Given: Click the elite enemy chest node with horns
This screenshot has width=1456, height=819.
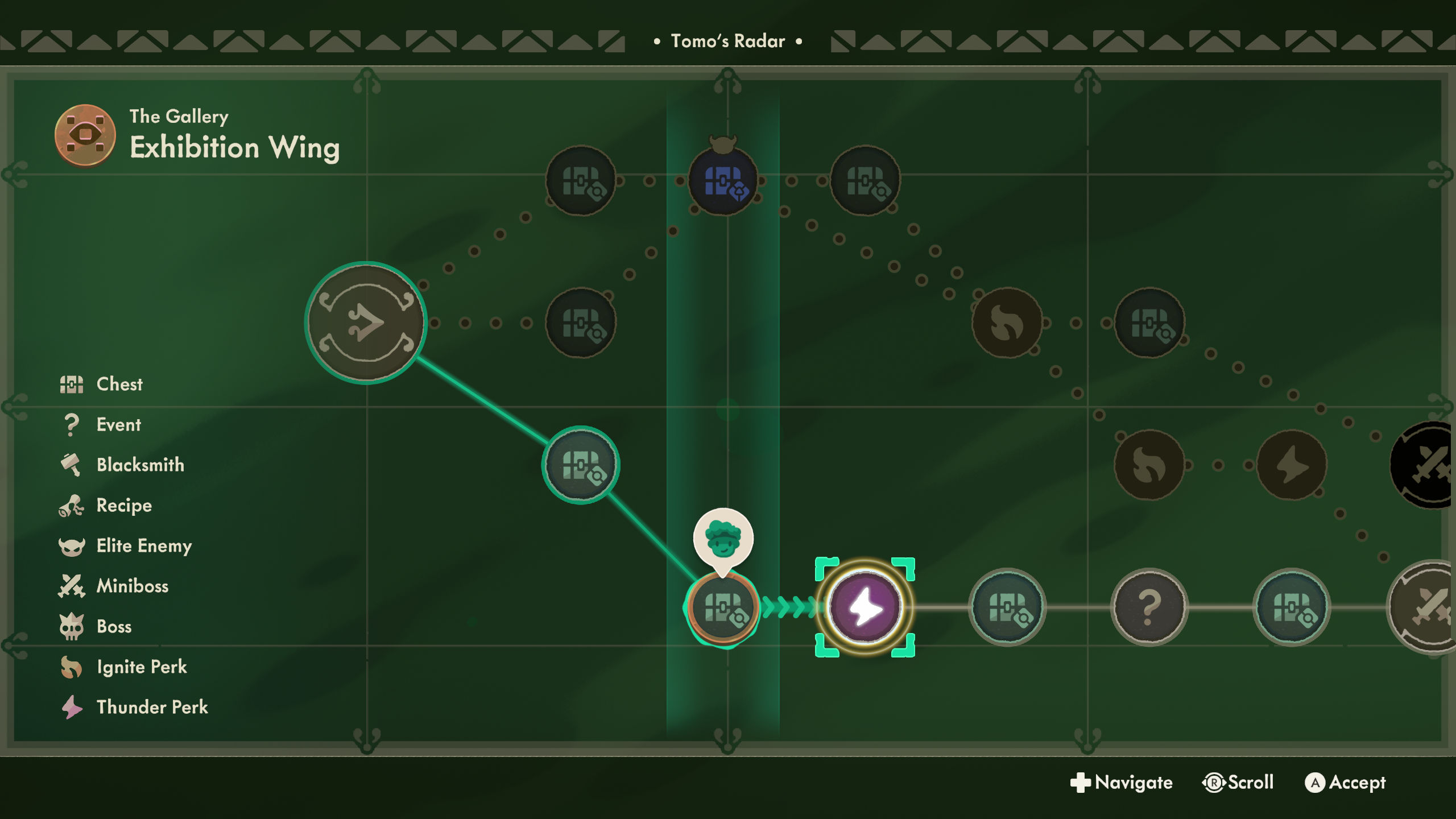Looking at the screenshot, I should pos(723,181).
